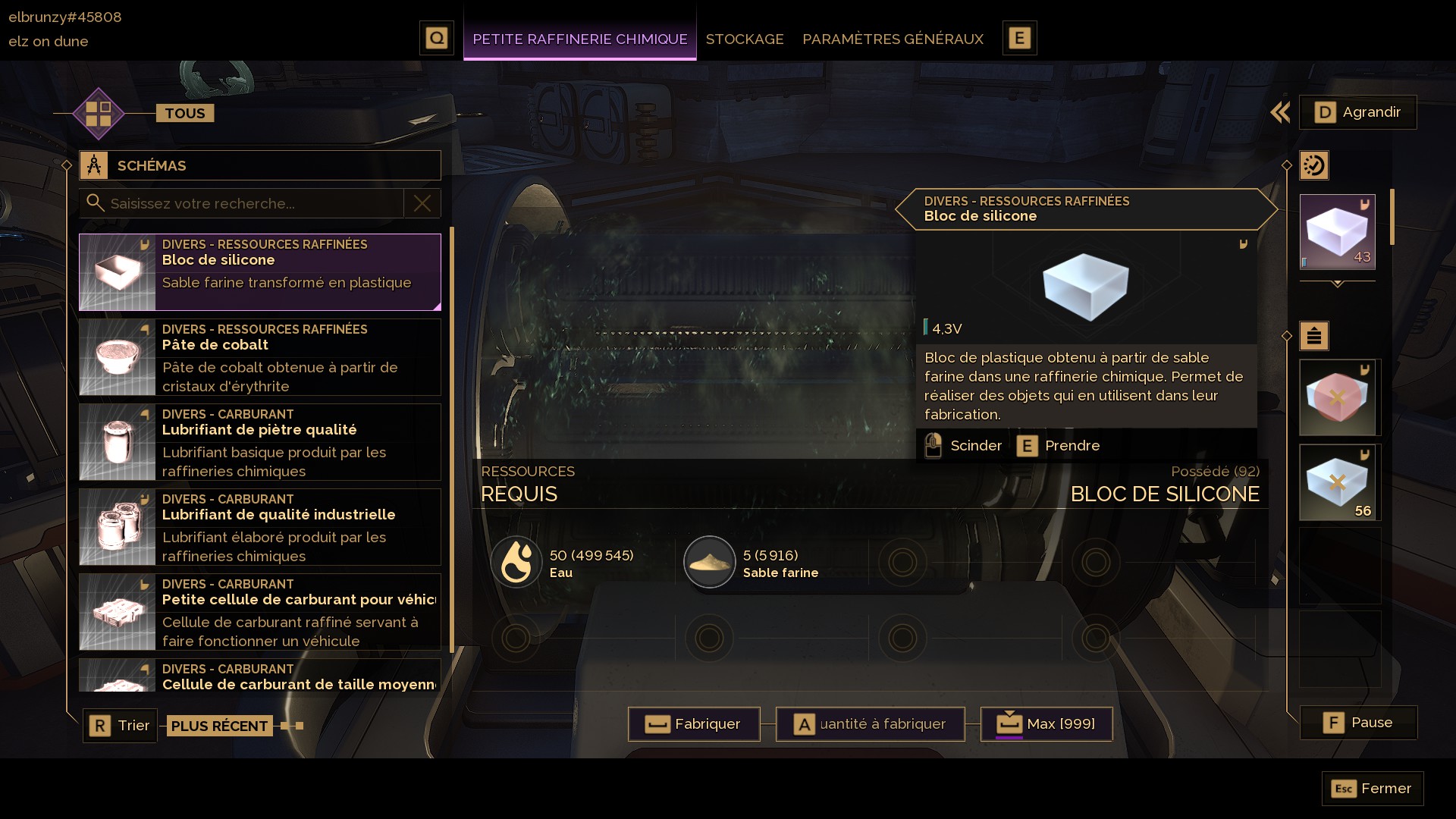Pick Lubrifiant de qualité industrielle recipe

point(260,527)
